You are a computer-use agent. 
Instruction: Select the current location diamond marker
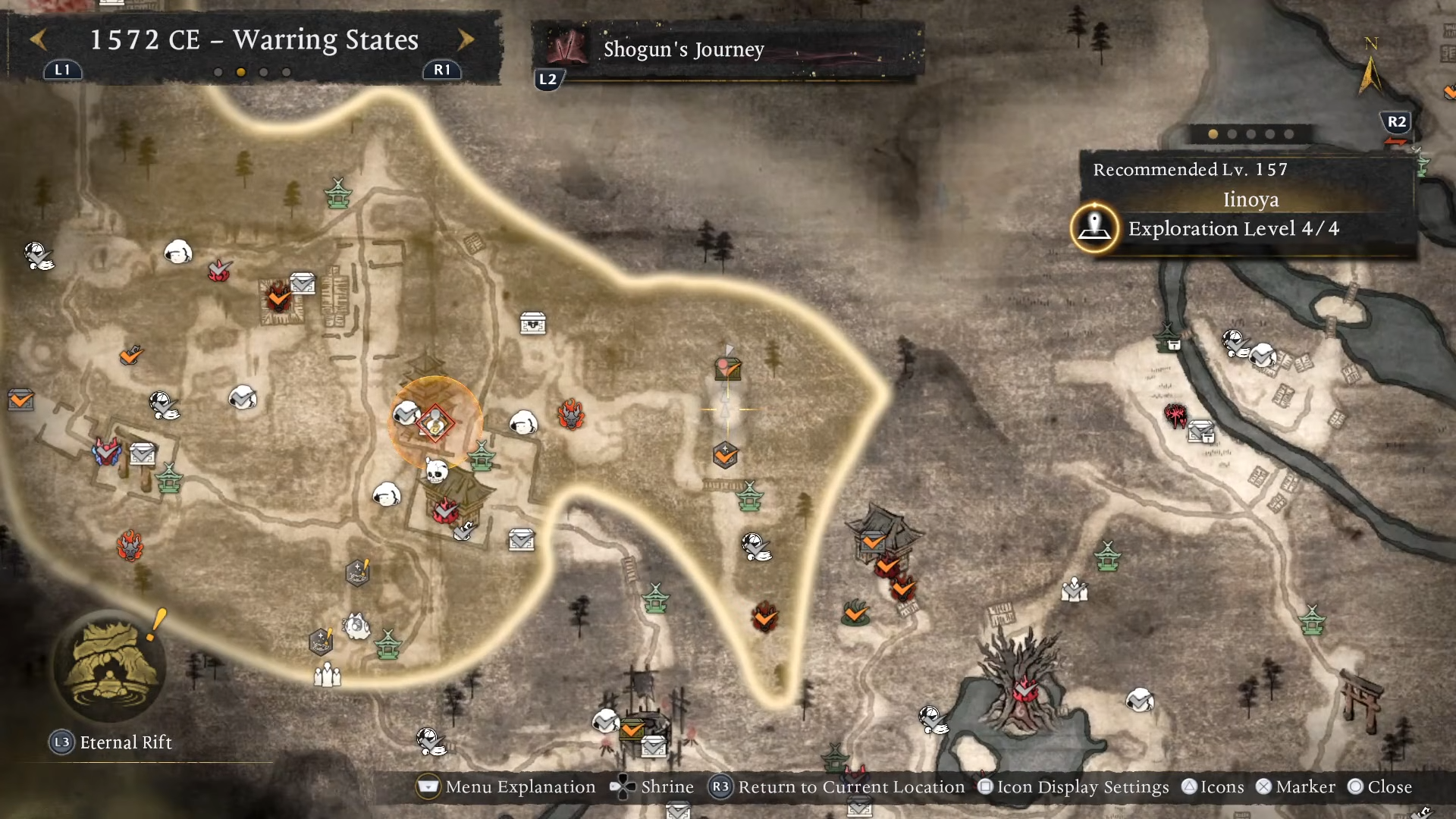[435, 423]
